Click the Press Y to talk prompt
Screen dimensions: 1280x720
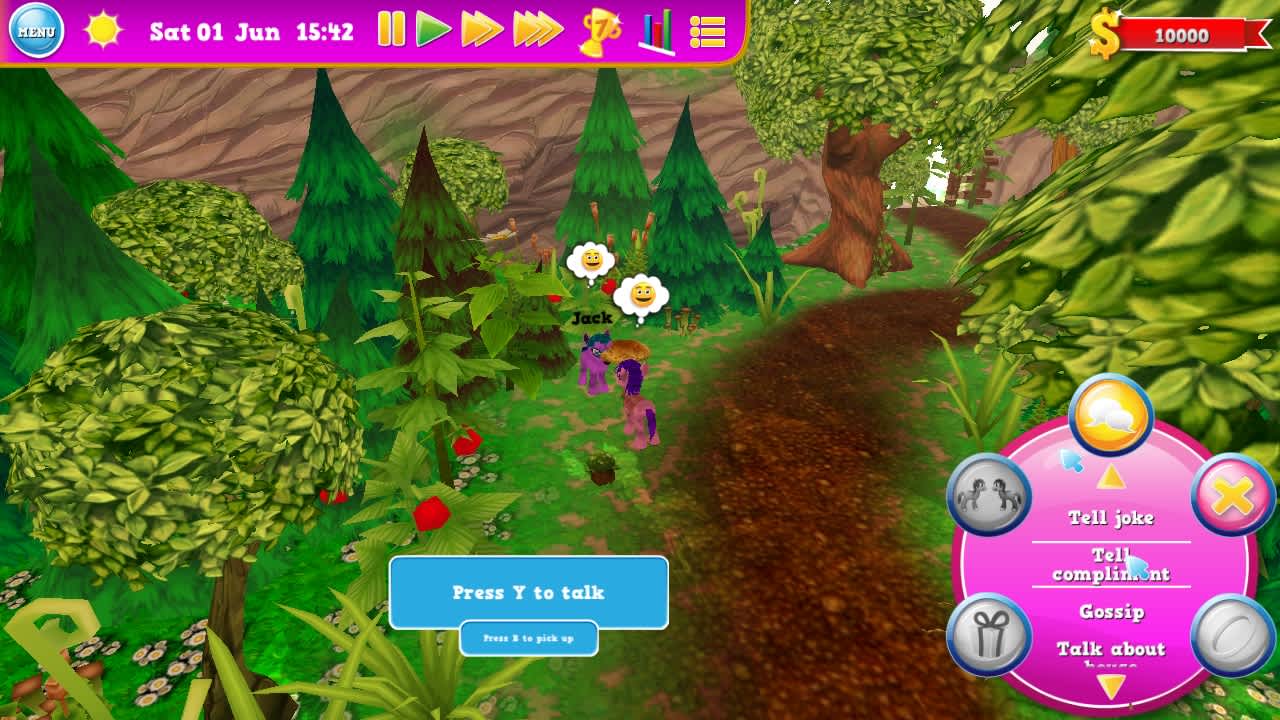coord(529,592)
